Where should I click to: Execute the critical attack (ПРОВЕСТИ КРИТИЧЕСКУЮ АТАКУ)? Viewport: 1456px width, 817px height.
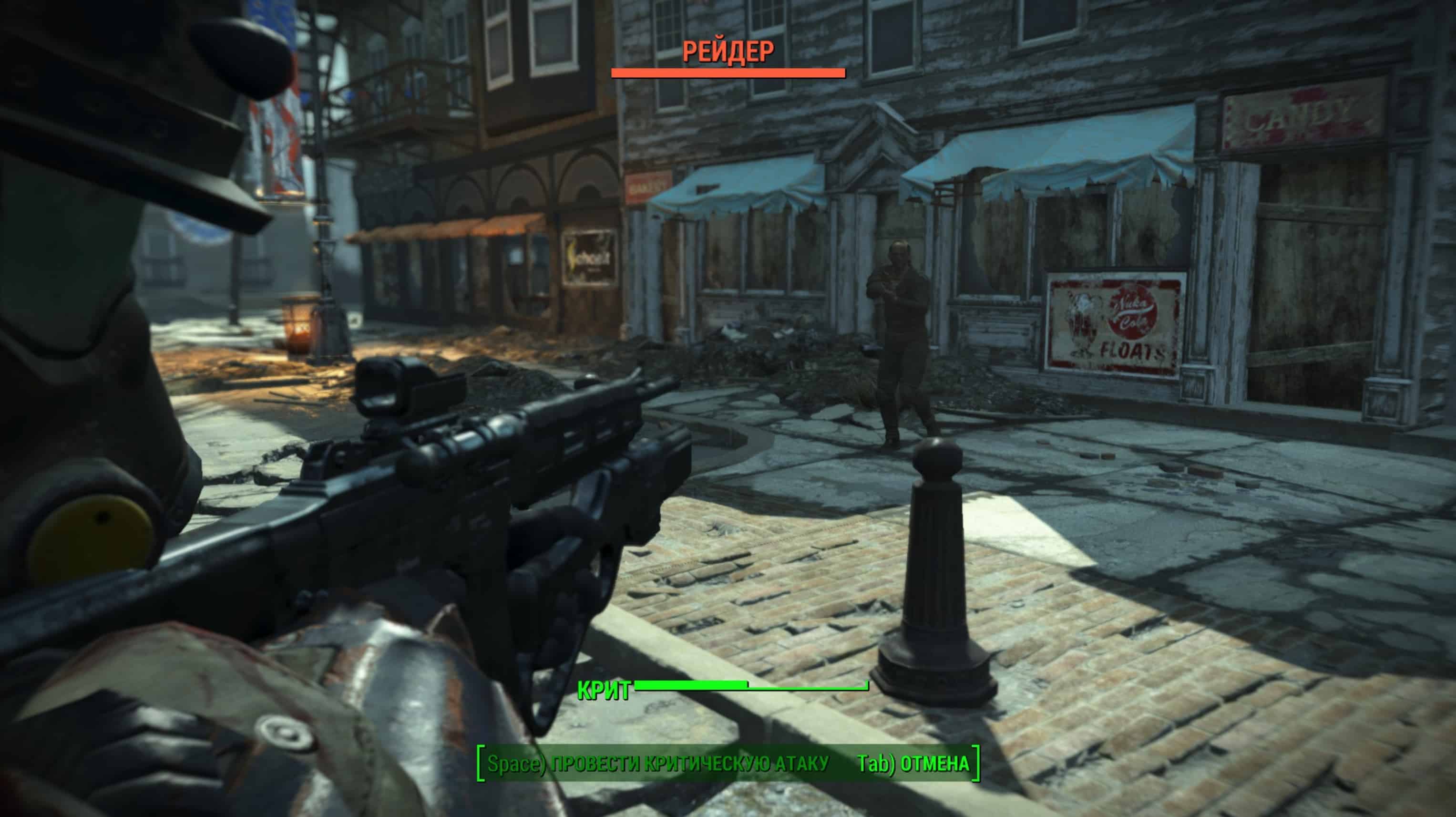(x=657, y=764)
